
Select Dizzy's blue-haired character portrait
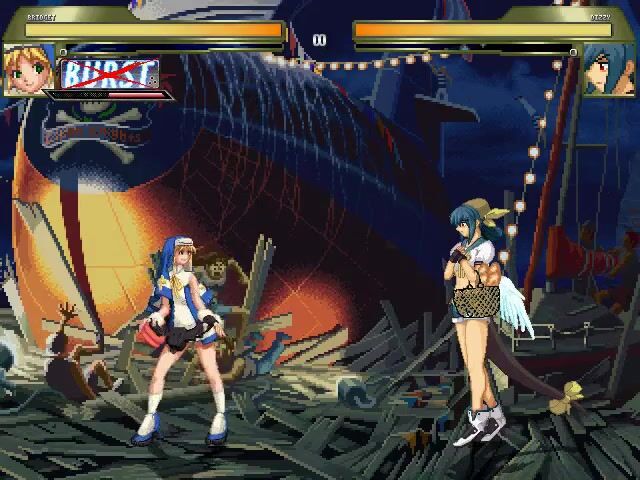tap(609, 70)
